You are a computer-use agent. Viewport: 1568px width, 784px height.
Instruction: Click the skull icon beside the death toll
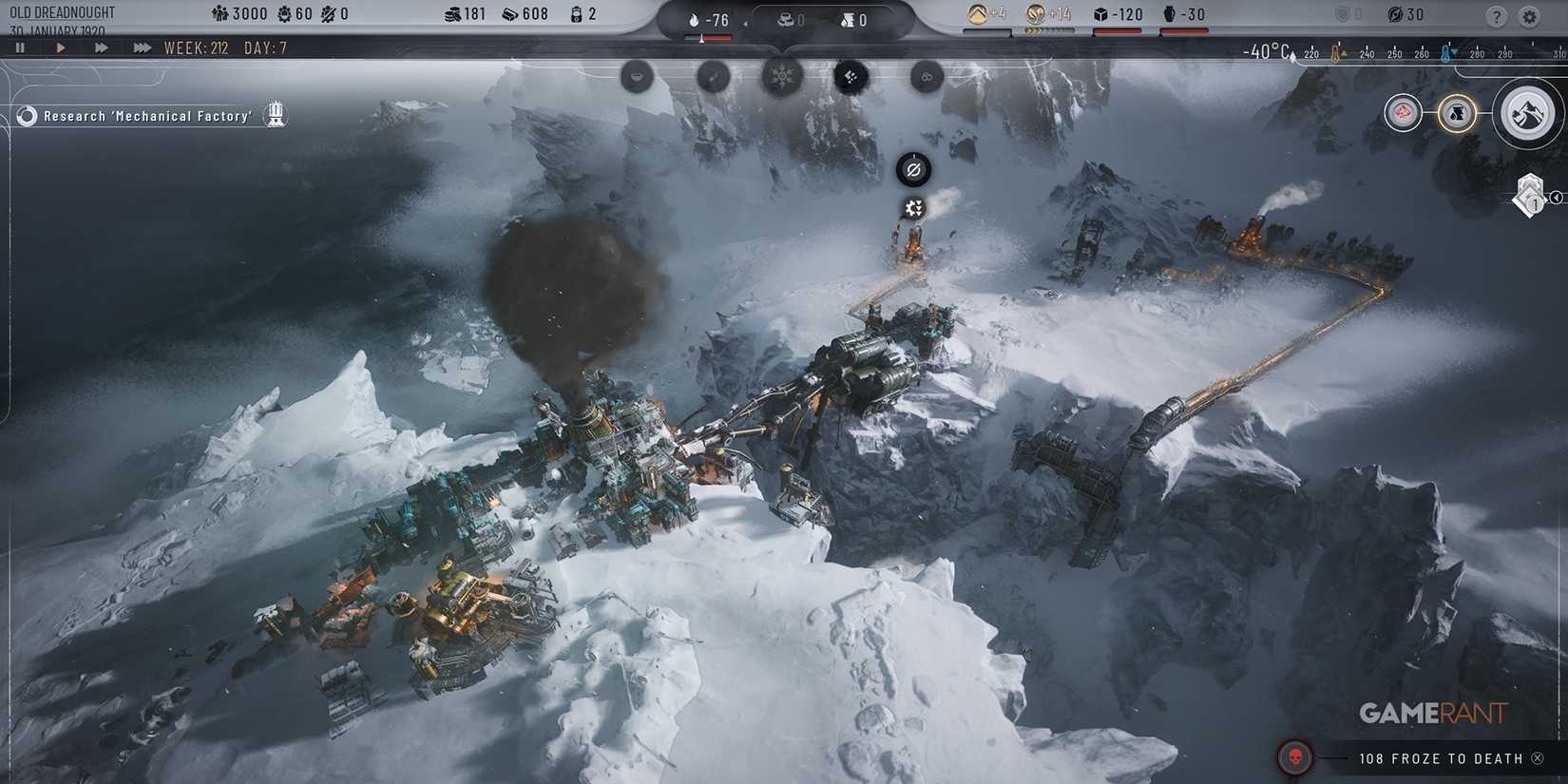1294,758
